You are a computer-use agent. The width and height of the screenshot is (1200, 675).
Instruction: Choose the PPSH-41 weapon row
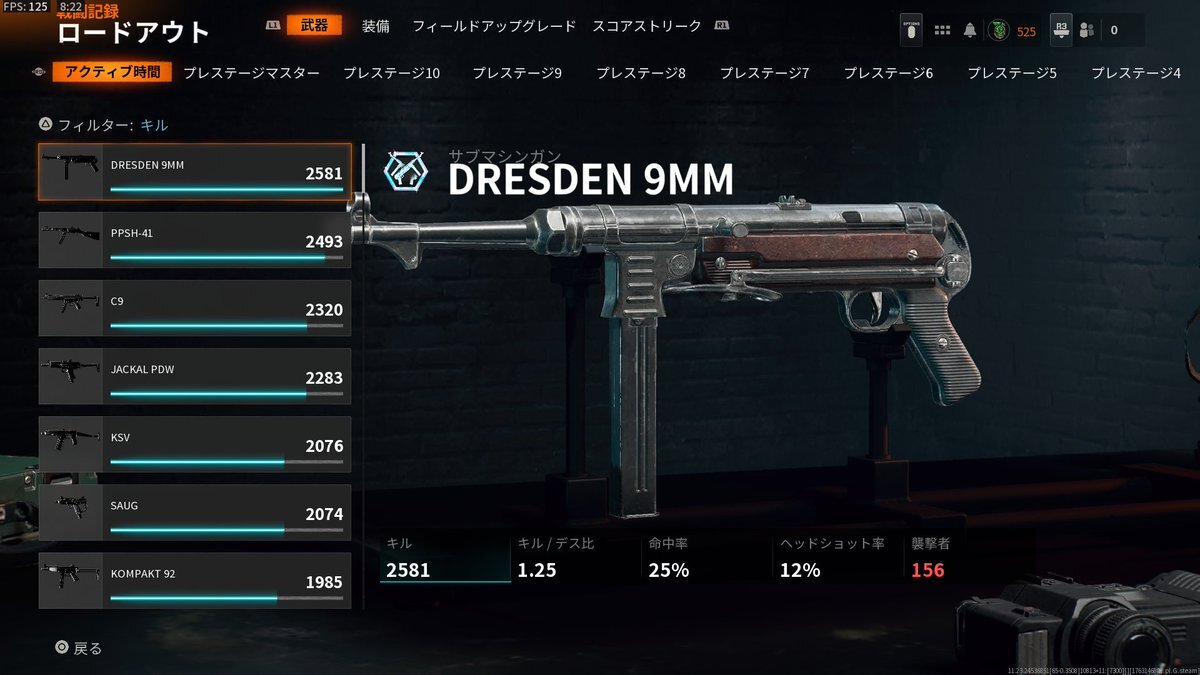point(195,240)
